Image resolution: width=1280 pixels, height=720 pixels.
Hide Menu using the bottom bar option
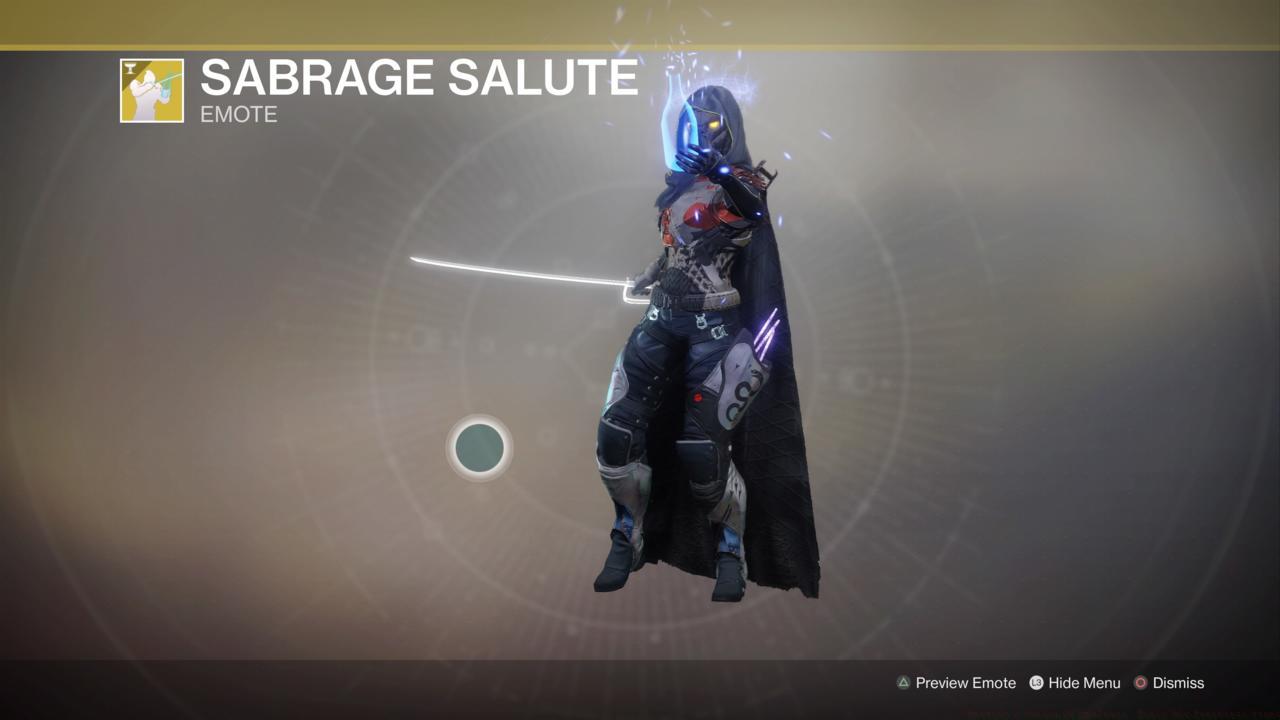tap(1085, 683)
